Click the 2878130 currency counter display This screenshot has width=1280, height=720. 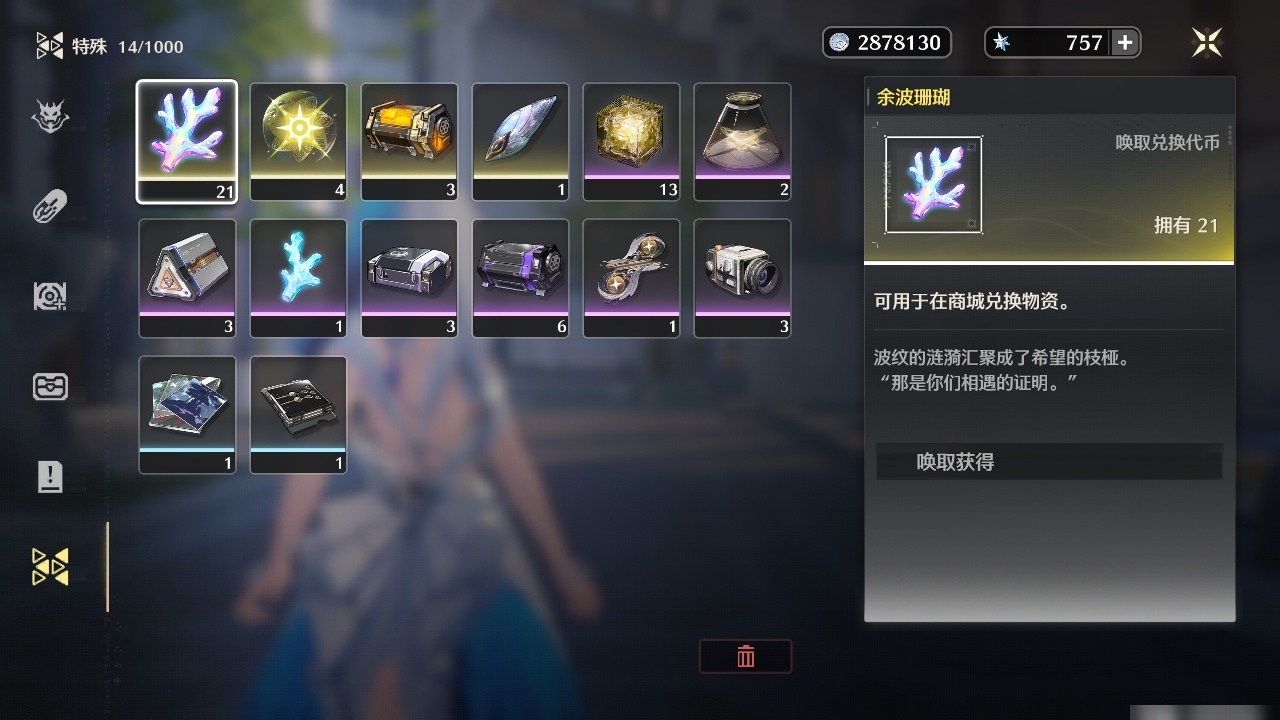(895, 42)
